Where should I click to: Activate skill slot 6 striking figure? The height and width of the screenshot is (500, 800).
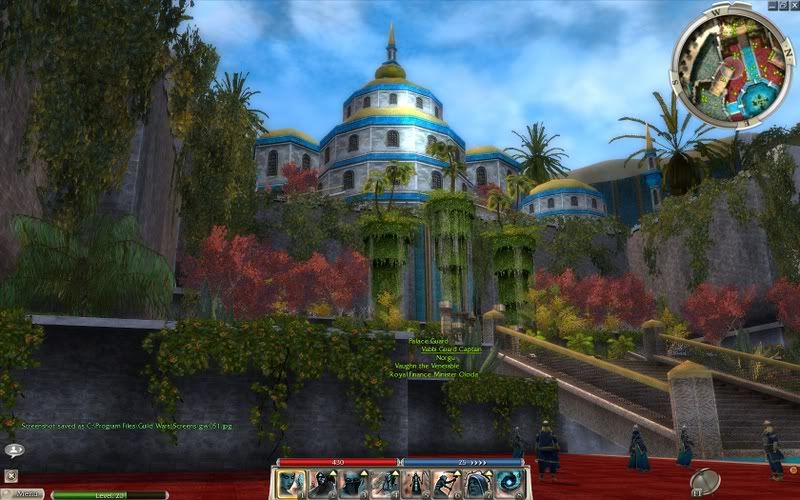coord(448,484)
